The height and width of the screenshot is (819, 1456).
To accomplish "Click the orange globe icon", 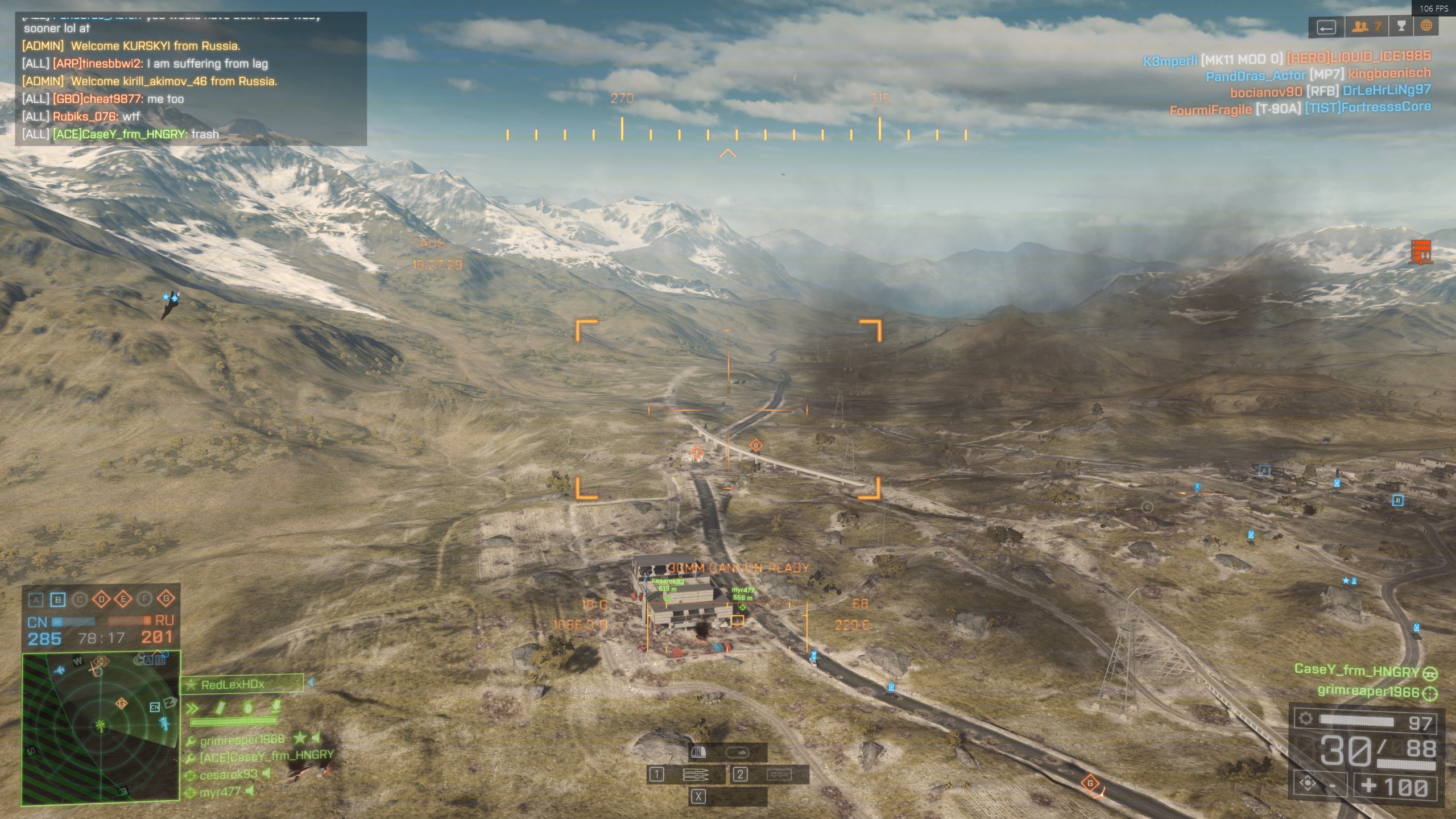I will pyautogui.click(x=1426, y=26).
